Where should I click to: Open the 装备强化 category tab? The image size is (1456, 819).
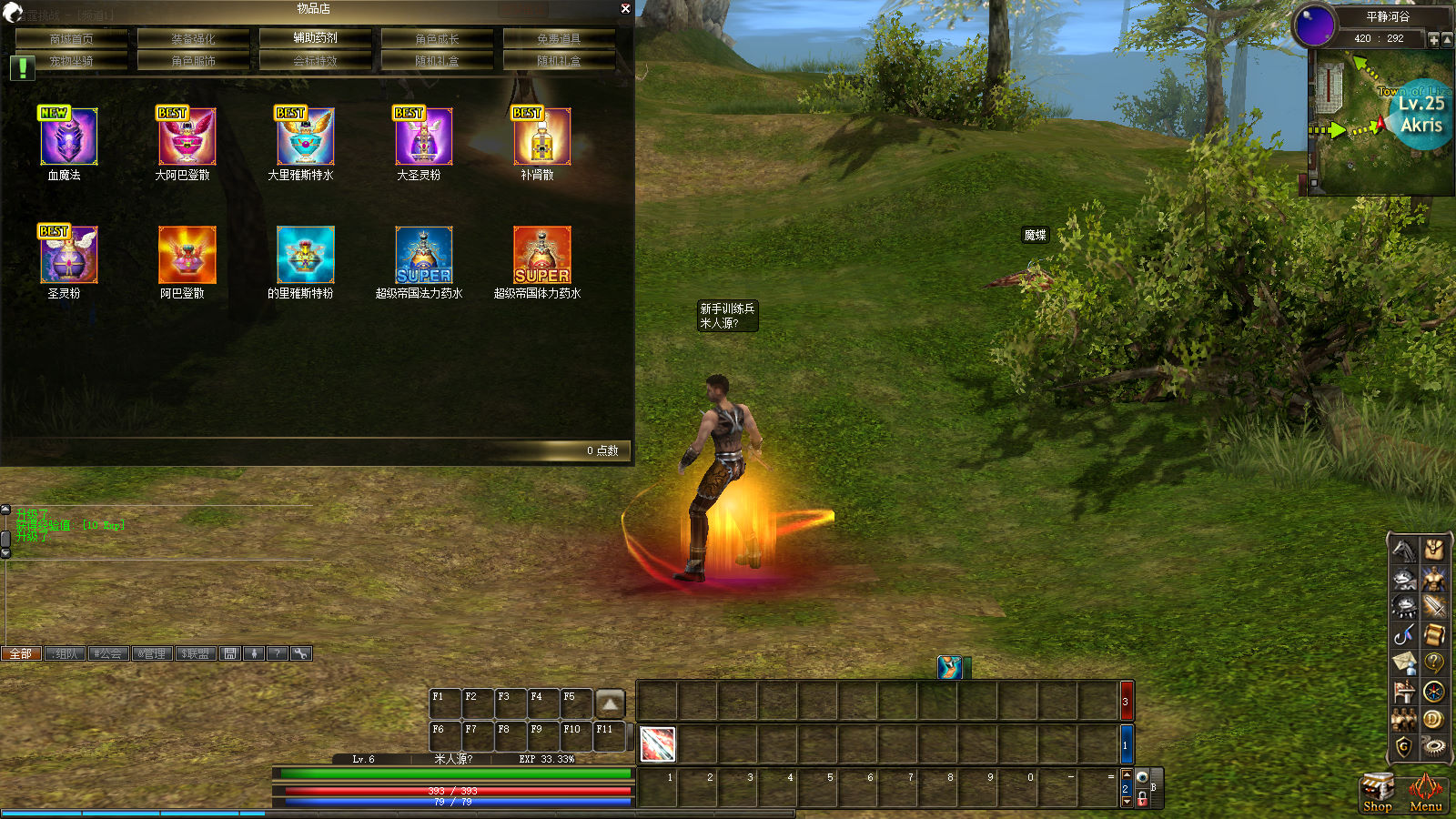tap(193, 38)
